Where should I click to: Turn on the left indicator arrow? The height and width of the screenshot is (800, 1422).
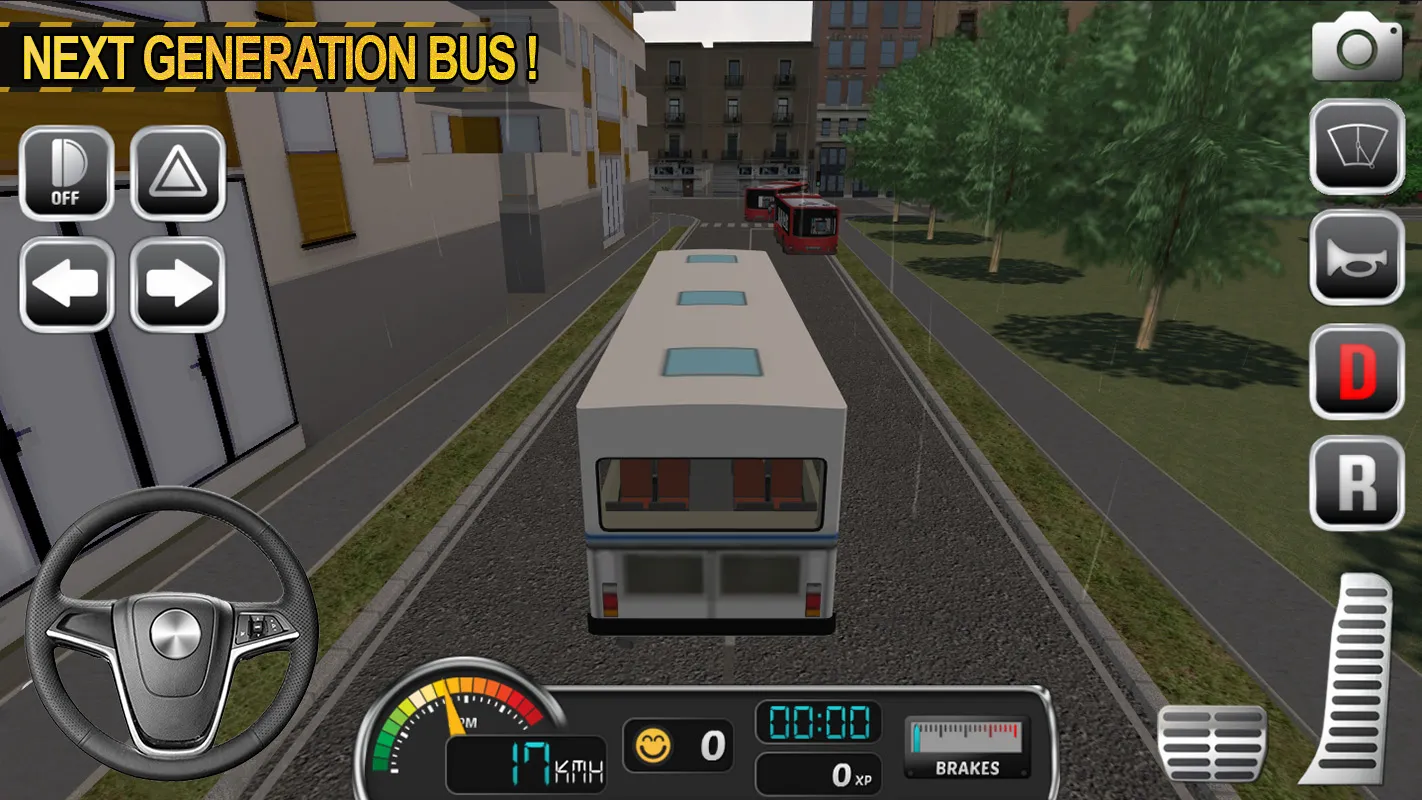[66, 283]
